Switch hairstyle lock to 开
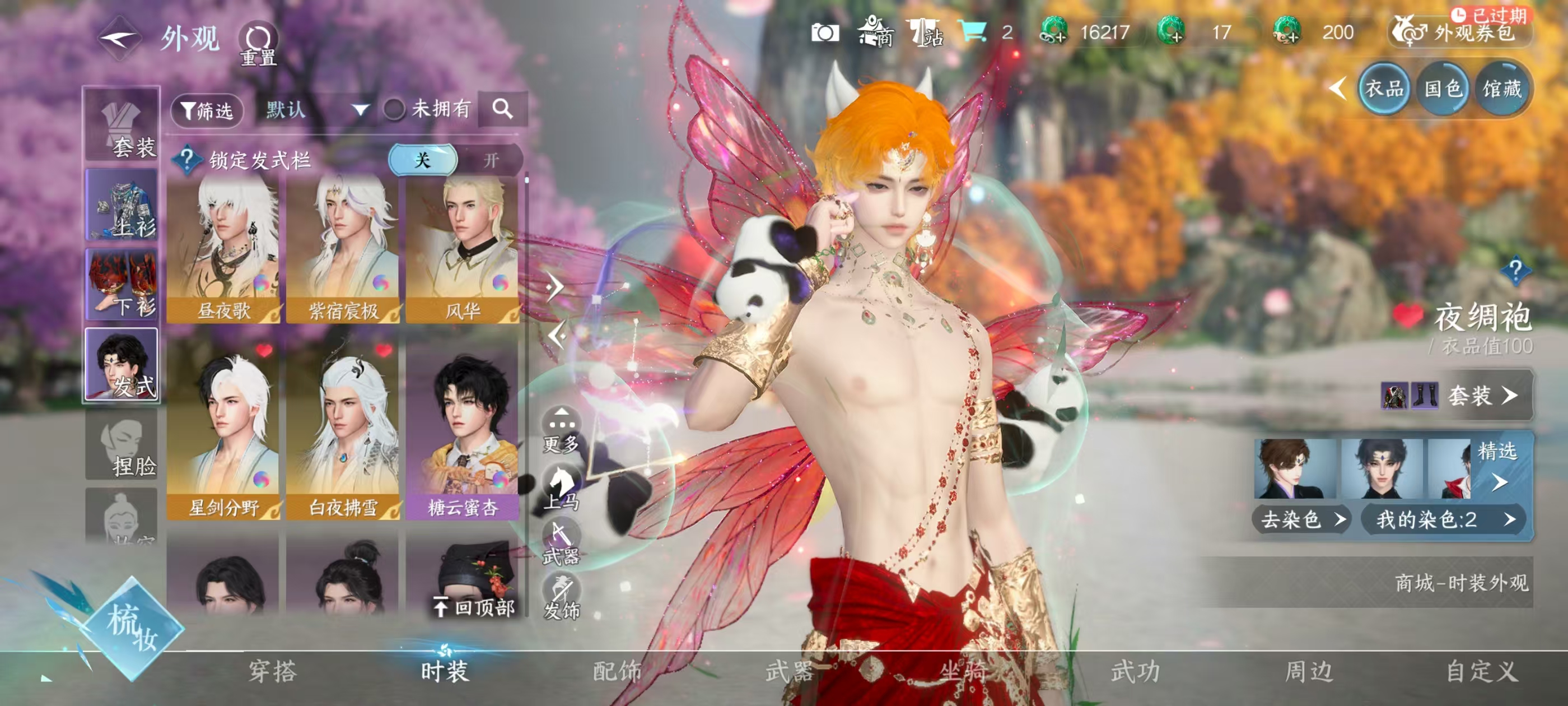 click(491, 160)
